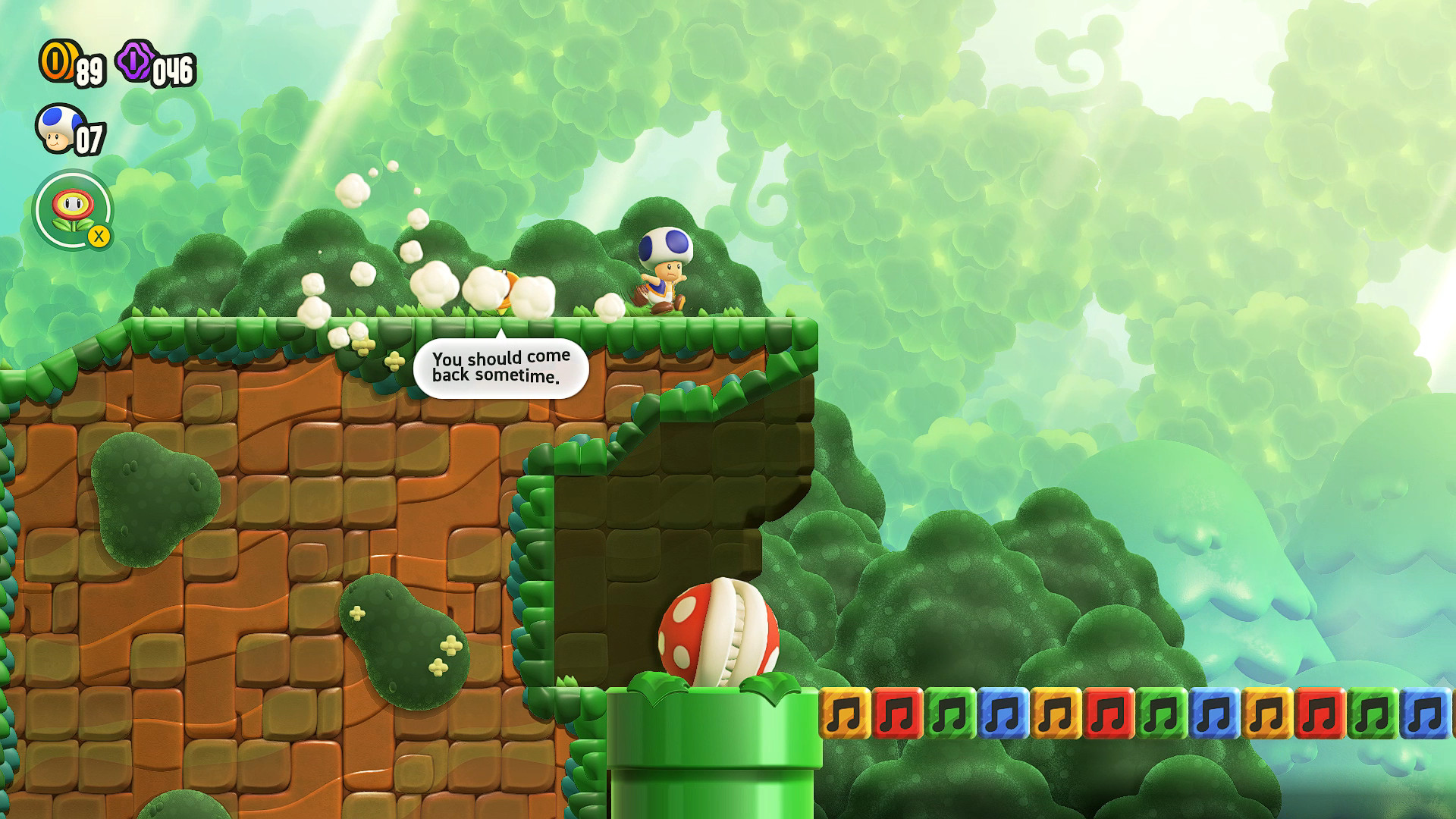Open the coin total display reading 89
Viewport: 1456px width, 819px height.
click(x=88, y=73)
